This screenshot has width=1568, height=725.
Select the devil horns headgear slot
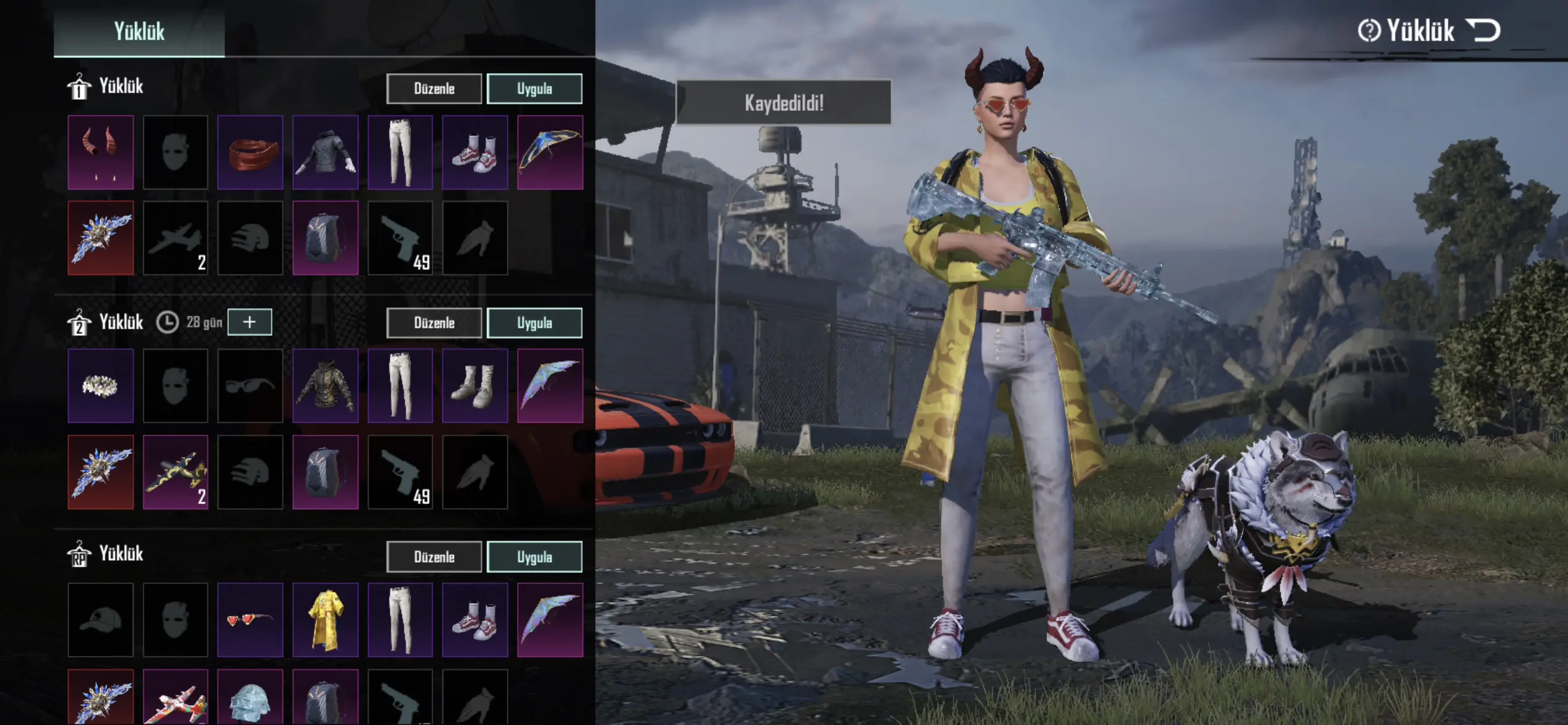coord(101,152)
